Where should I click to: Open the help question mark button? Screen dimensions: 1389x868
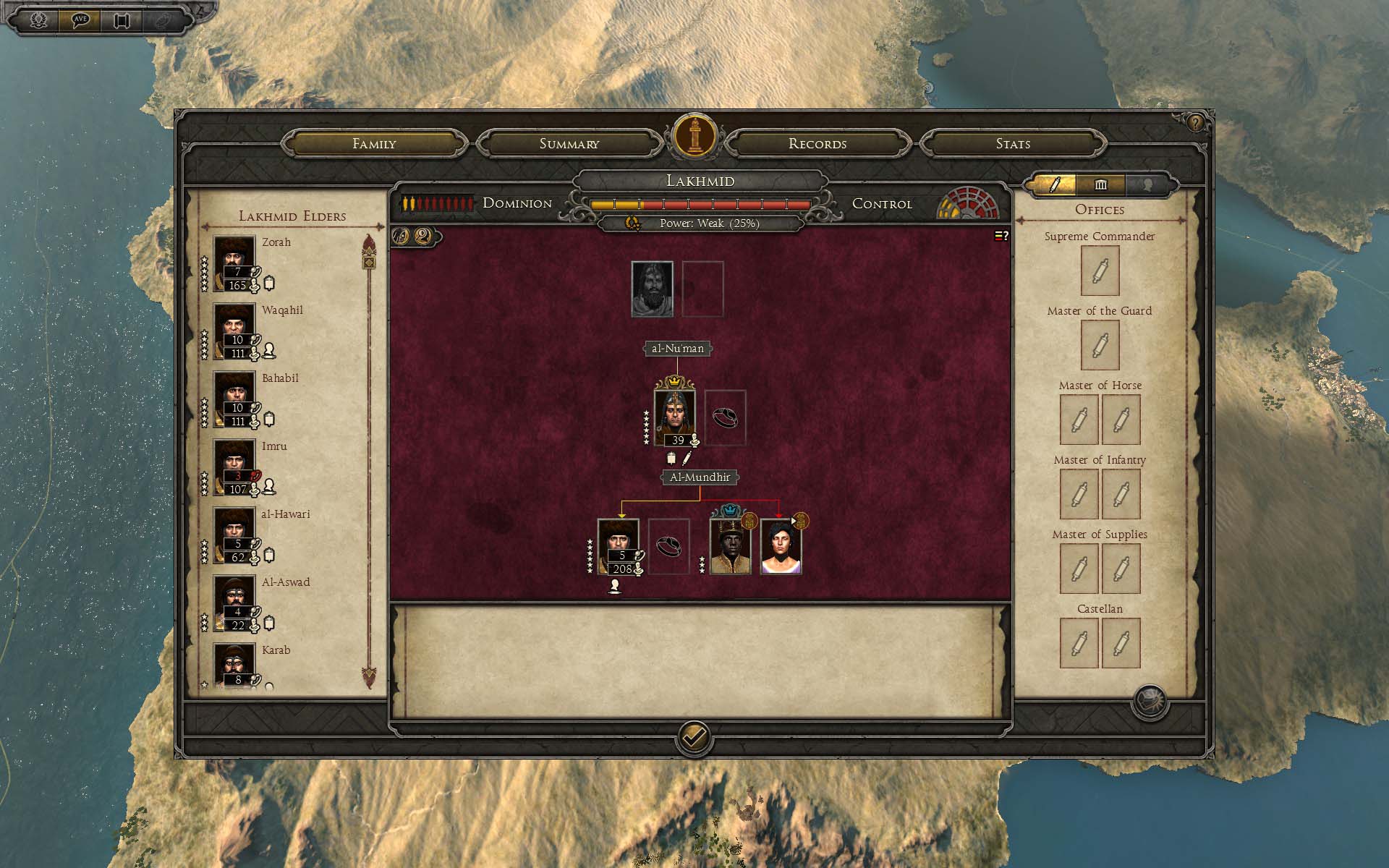click(1195, 123)
